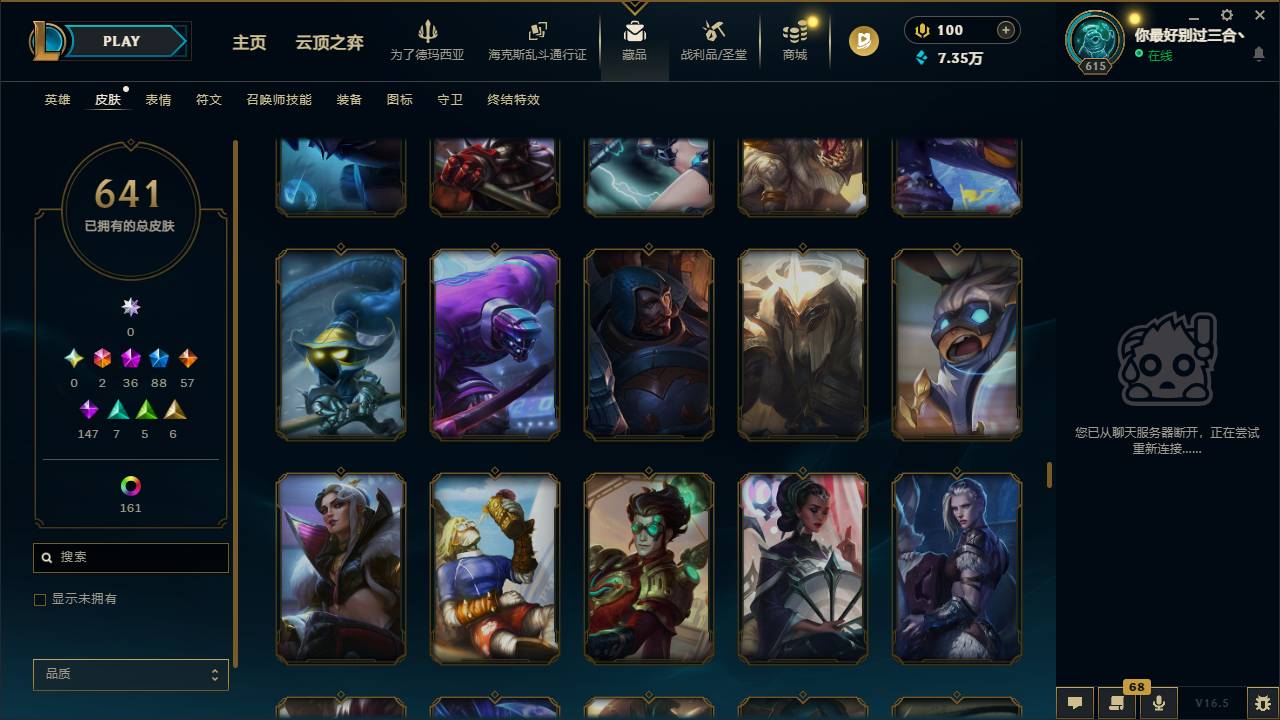Open the 品质 quality dropdown

130,674
